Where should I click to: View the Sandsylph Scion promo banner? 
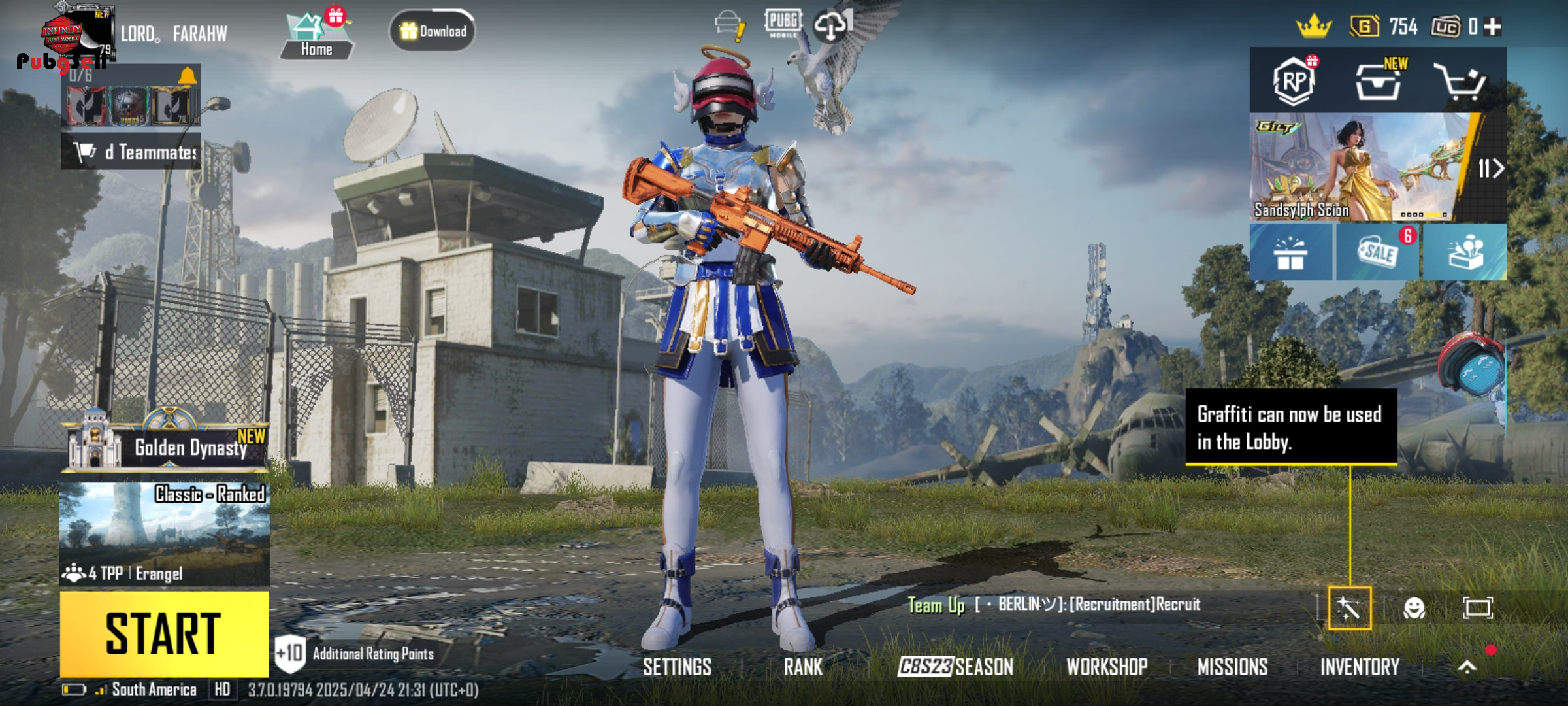pos(1359,168)
